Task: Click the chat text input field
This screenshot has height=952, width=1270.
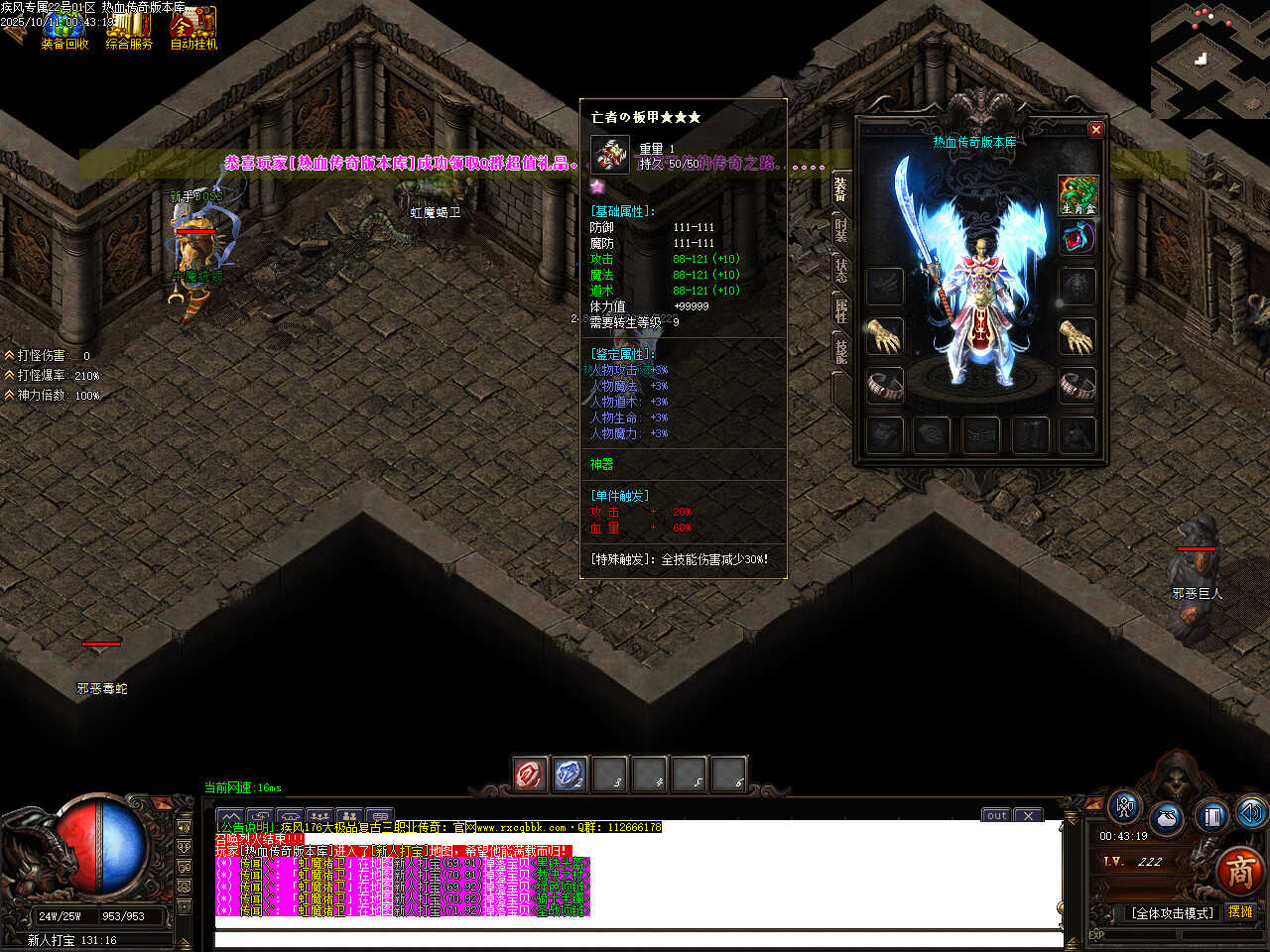Action: (635, 939)
